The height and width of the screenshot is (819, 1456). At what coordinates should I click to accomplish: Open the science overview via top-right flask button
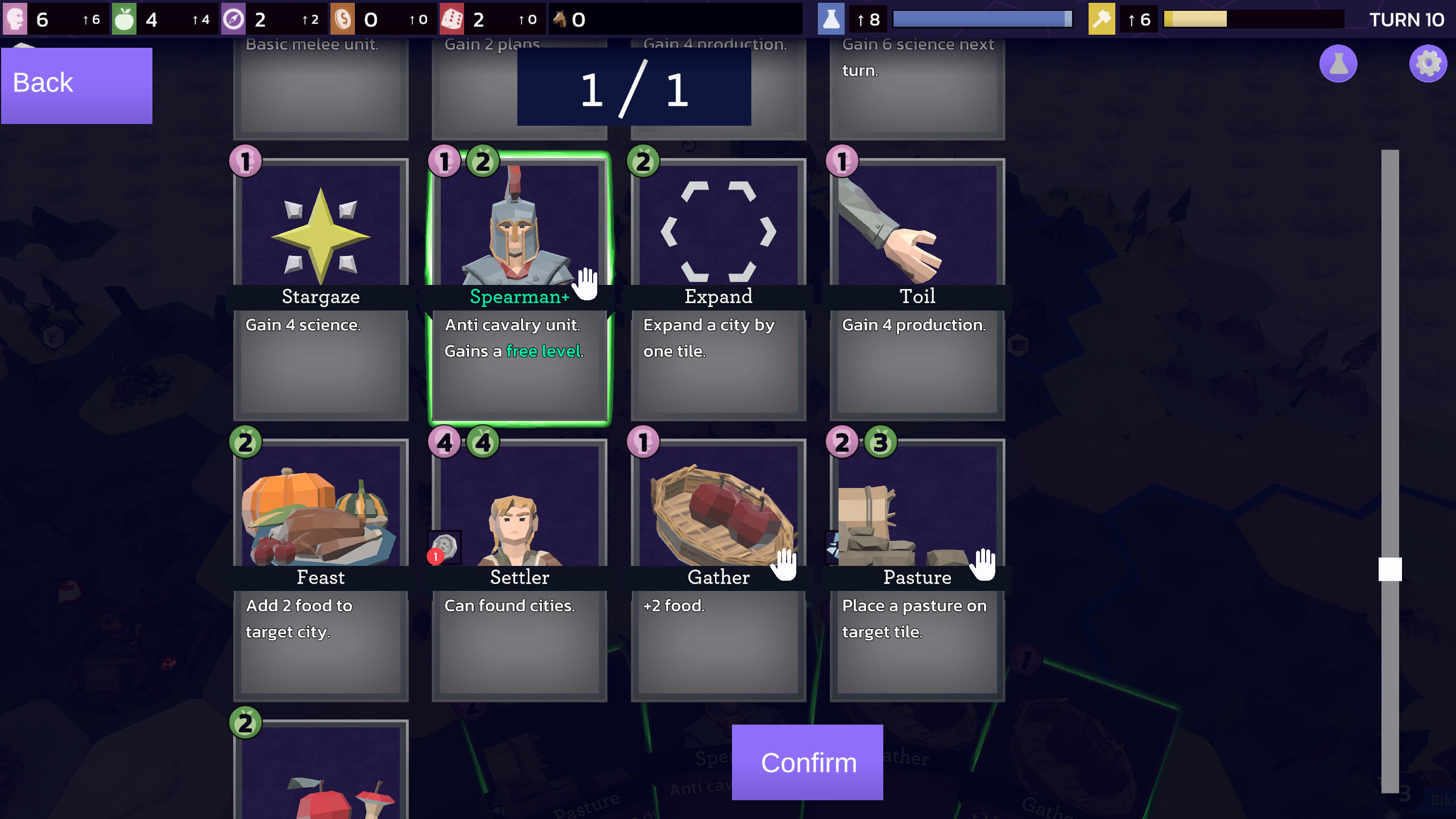(x=1338, y=64)
